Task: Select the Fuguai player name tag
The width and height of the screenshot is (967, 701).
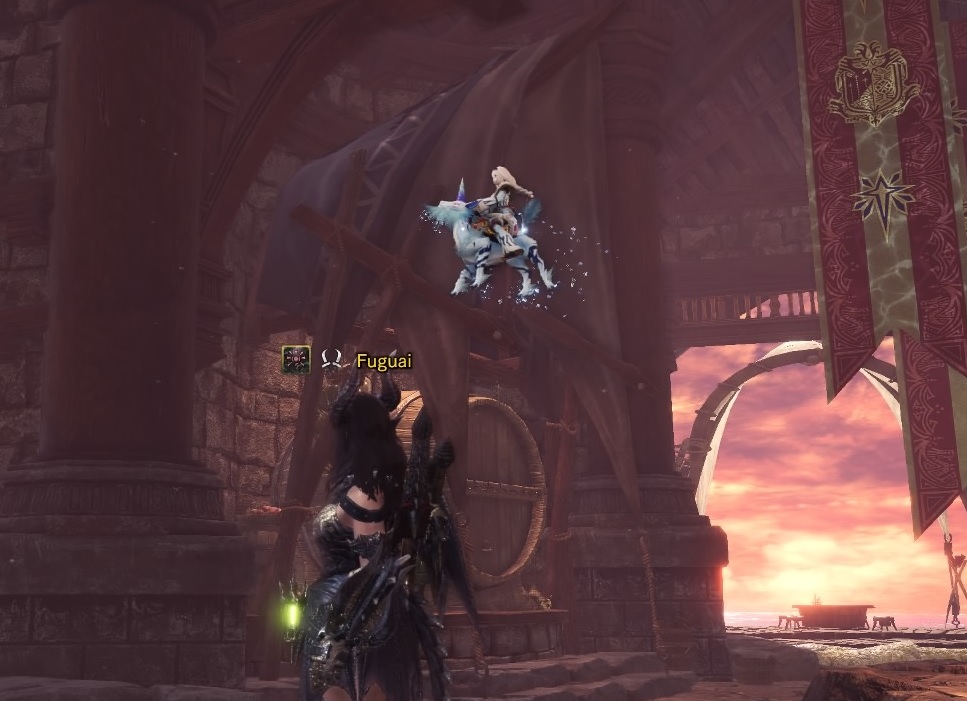Action: point(383,361)
